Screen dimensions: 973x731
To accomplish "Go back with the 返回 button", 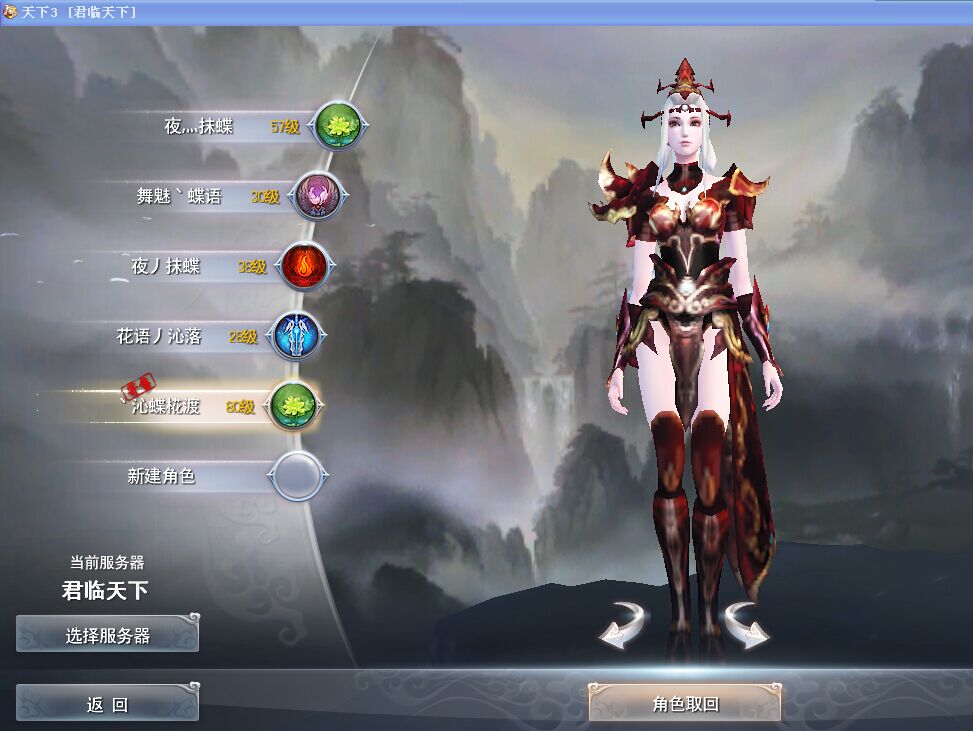I will point(107,704).
